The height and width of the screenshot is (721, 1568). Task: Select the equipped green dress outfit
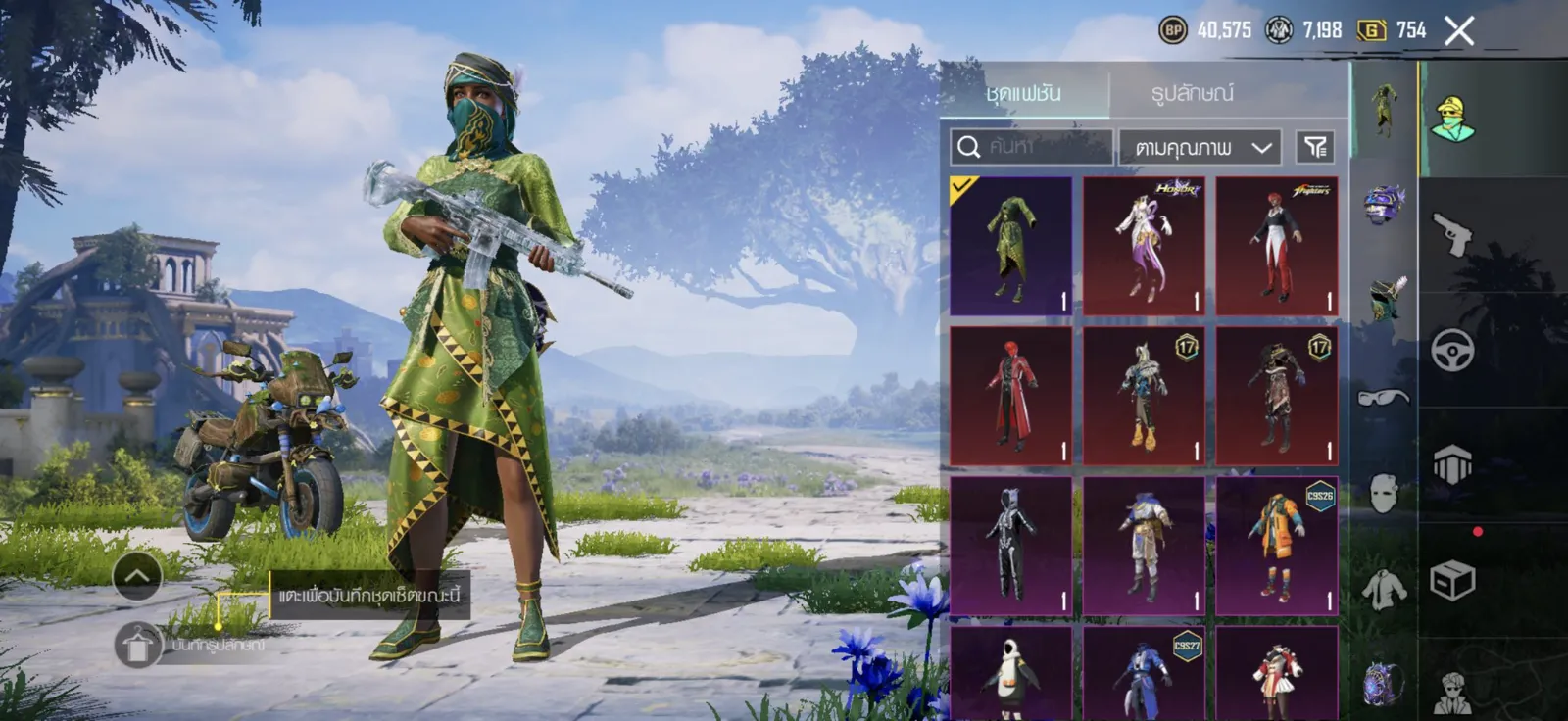pos(1010,246)
